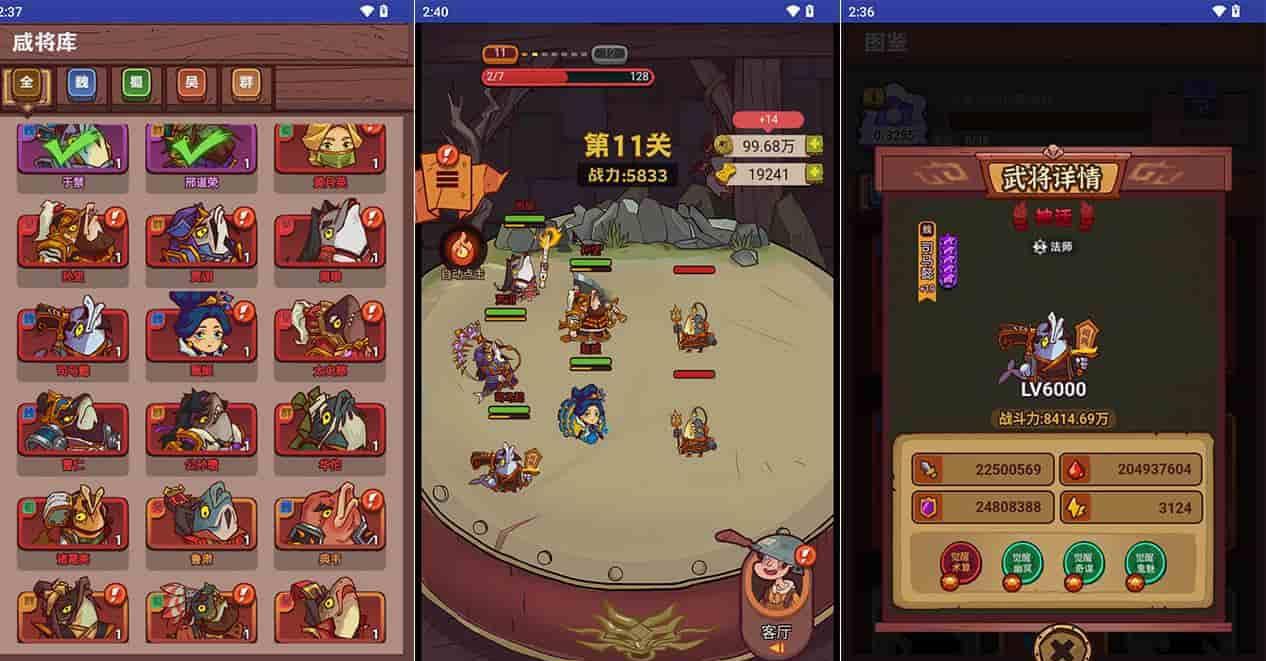Image resolution: width=1266 pixels, height=661 pixels.
Task: Pick the white horse hero card
Action: [329, 237]
